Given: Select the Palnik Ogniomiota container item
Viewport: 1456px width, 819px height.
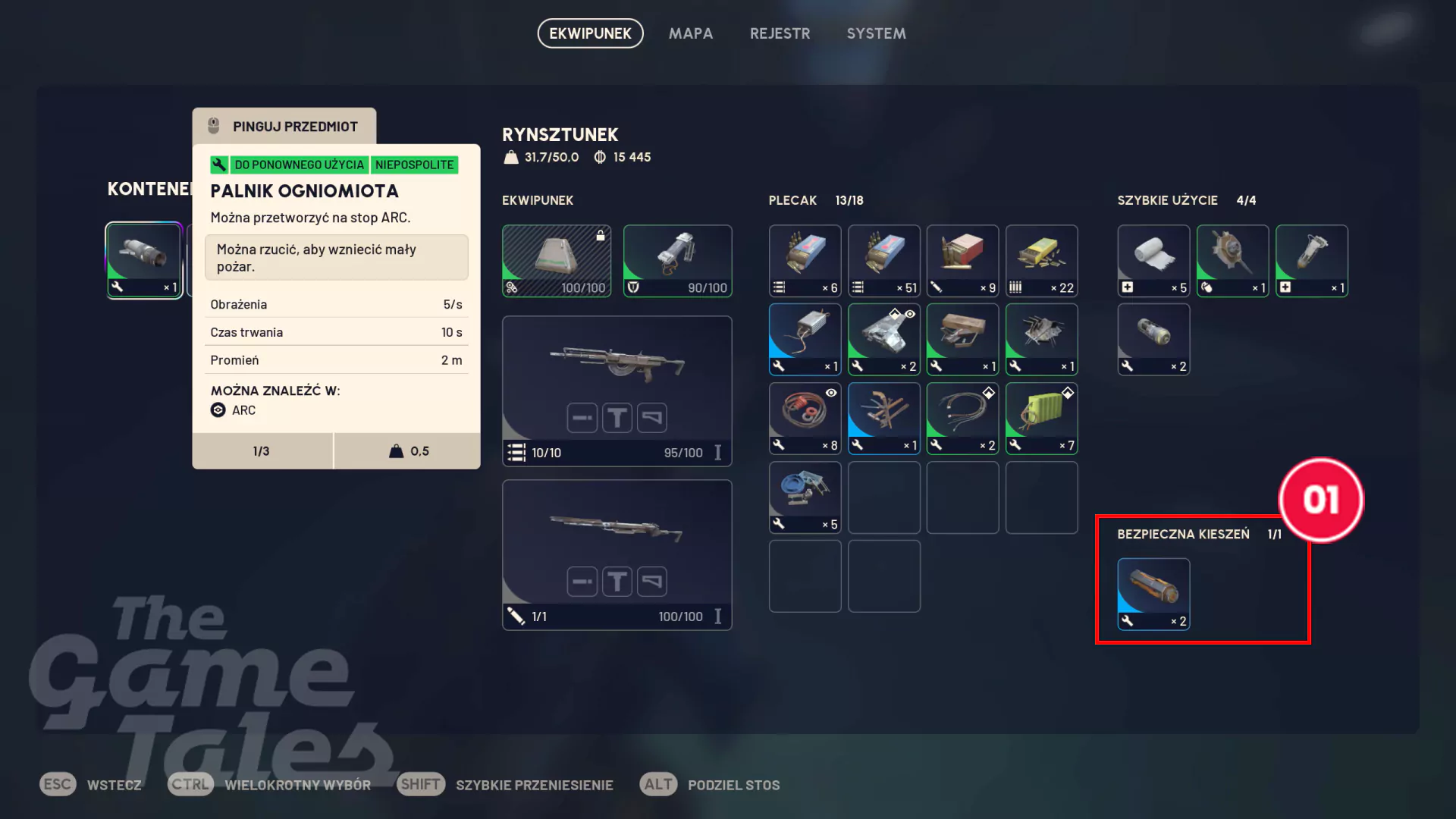Looking at the screenshot, I should click(143, 260).
